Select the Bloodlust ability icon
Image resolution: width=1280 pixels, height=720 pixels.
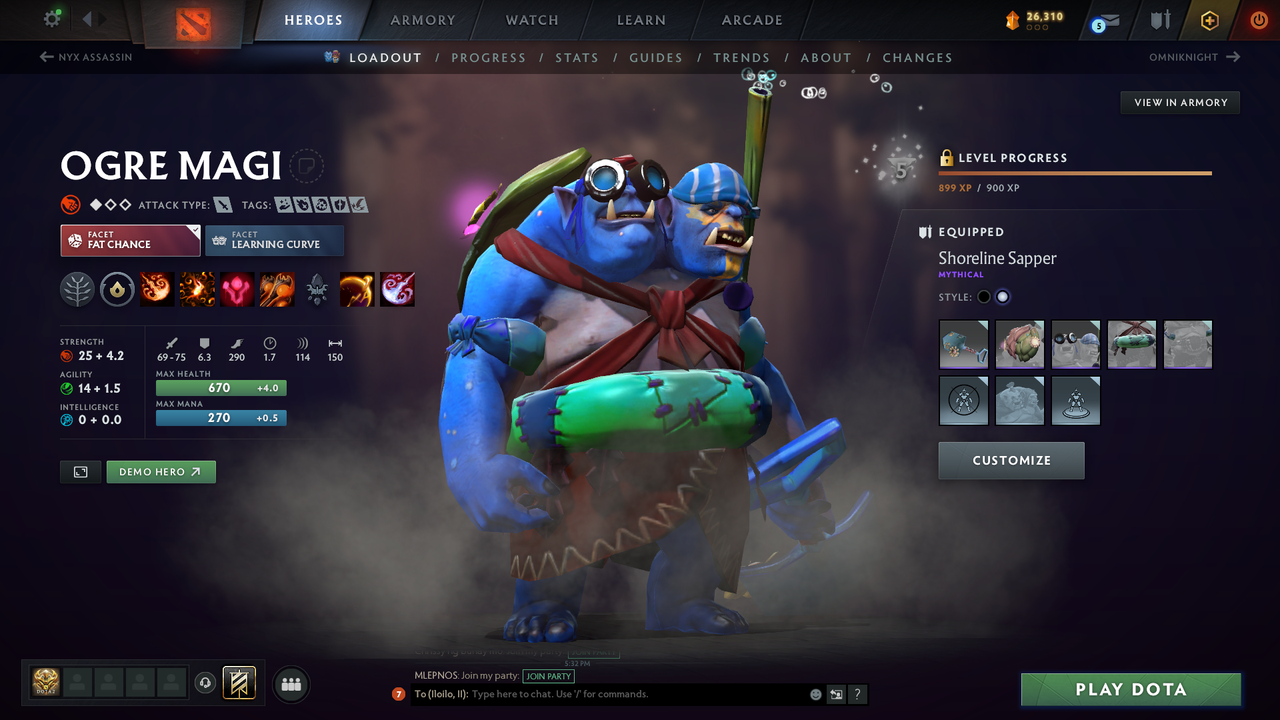click(x=237, y=289)
